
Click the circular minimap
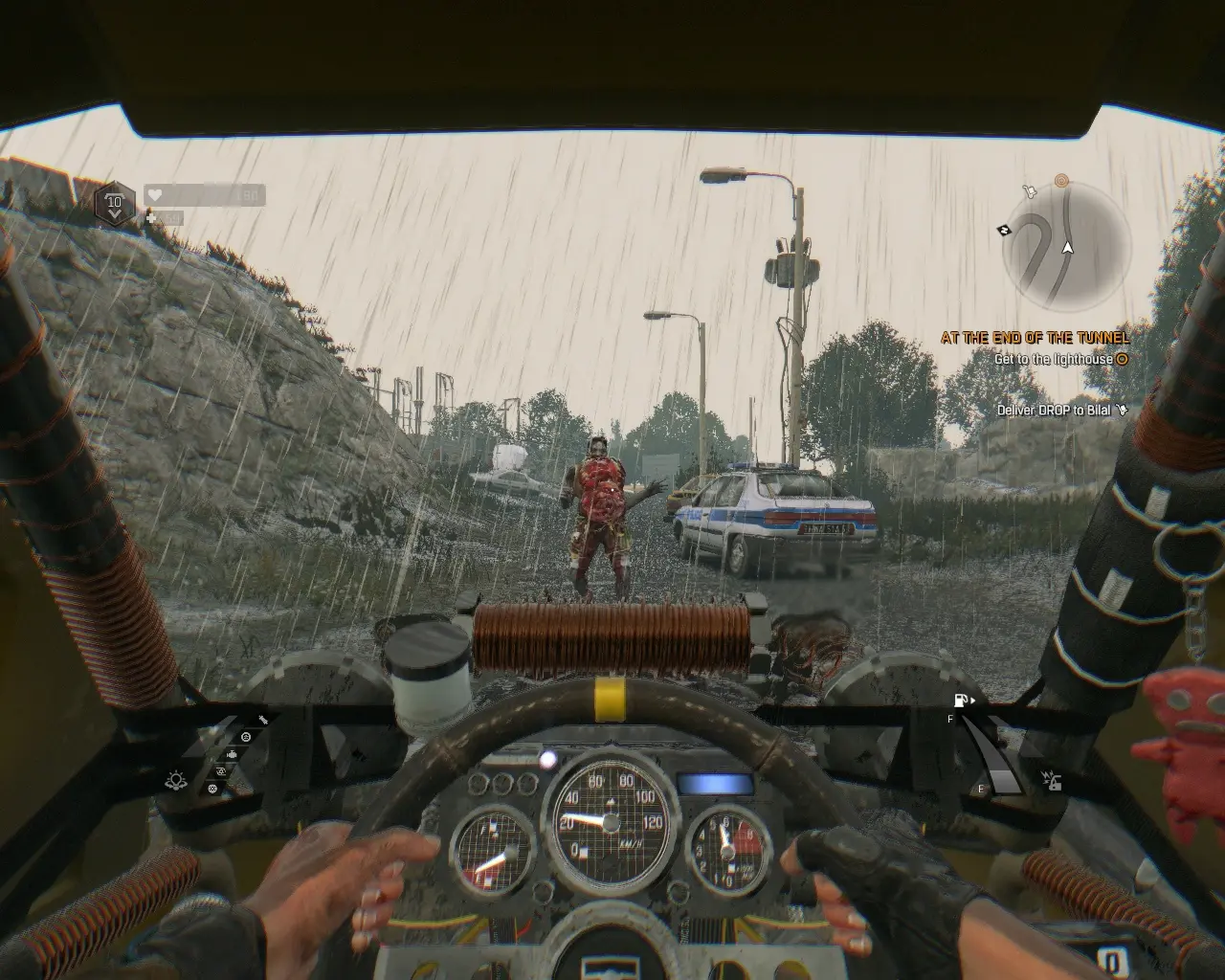tap(1067, 247)
